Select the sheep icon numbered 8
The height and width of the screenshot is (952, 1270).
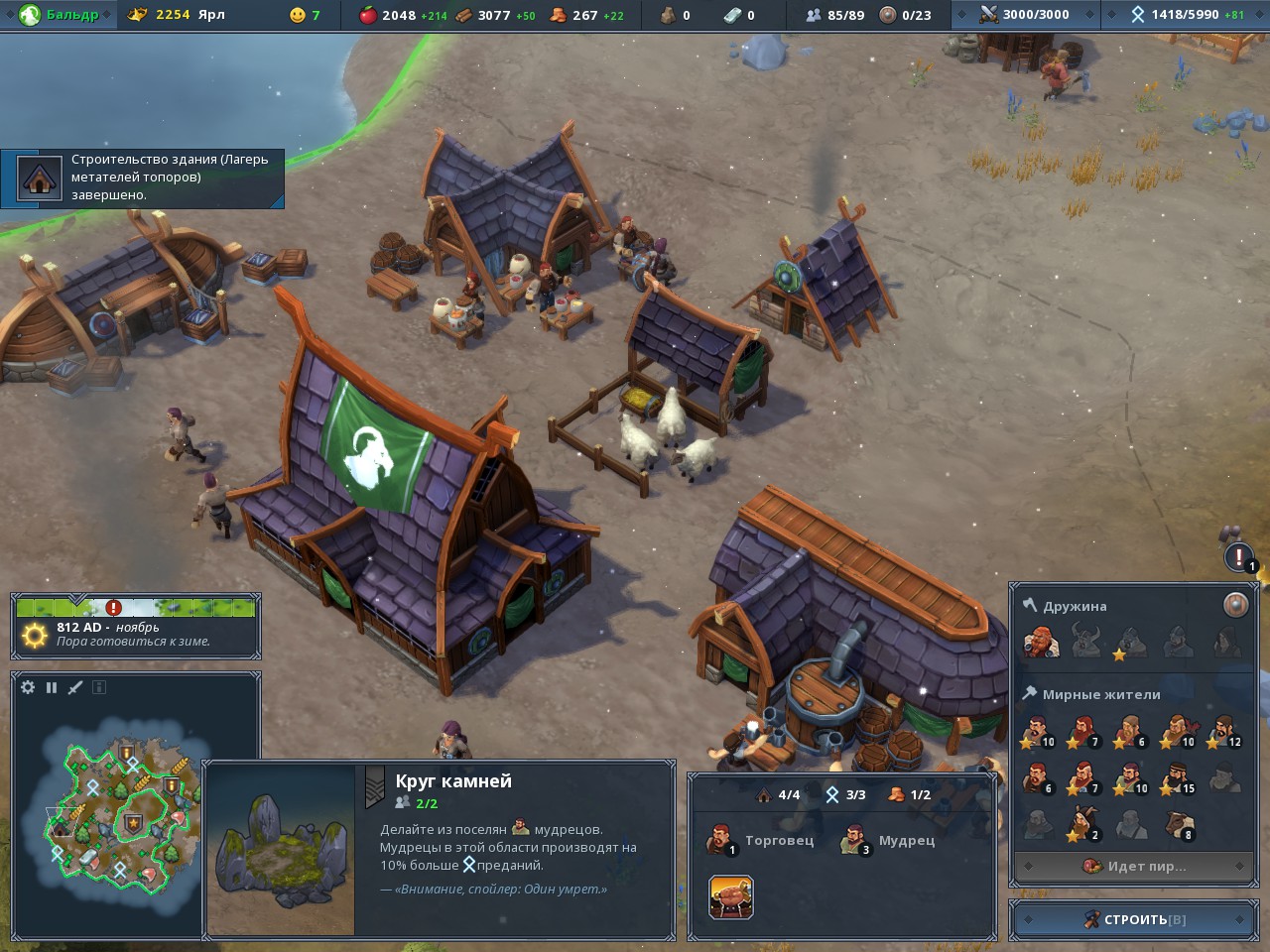pos(1178,825)
